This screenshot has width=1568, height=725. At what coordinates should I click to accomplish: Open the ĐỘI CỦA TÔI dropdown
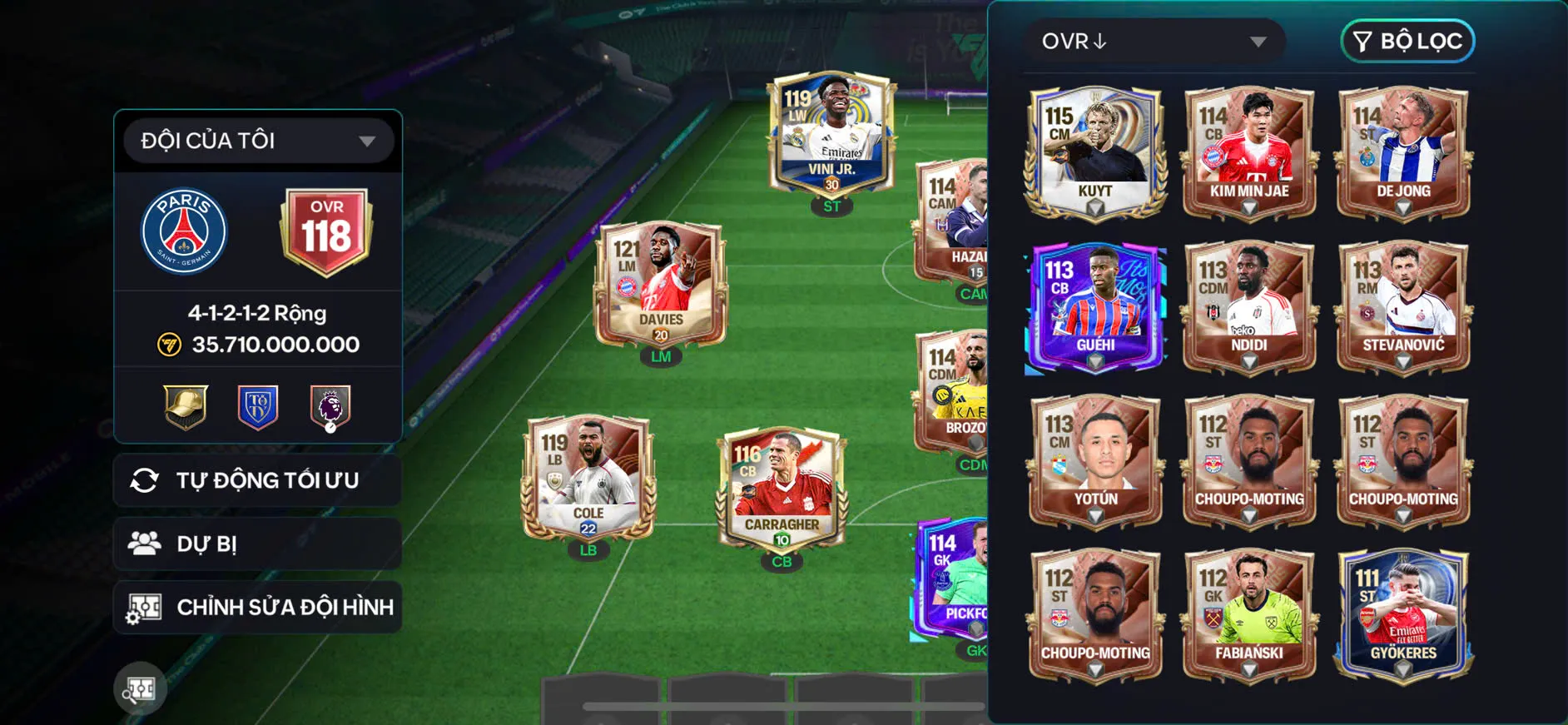click(x=258, y=141)
